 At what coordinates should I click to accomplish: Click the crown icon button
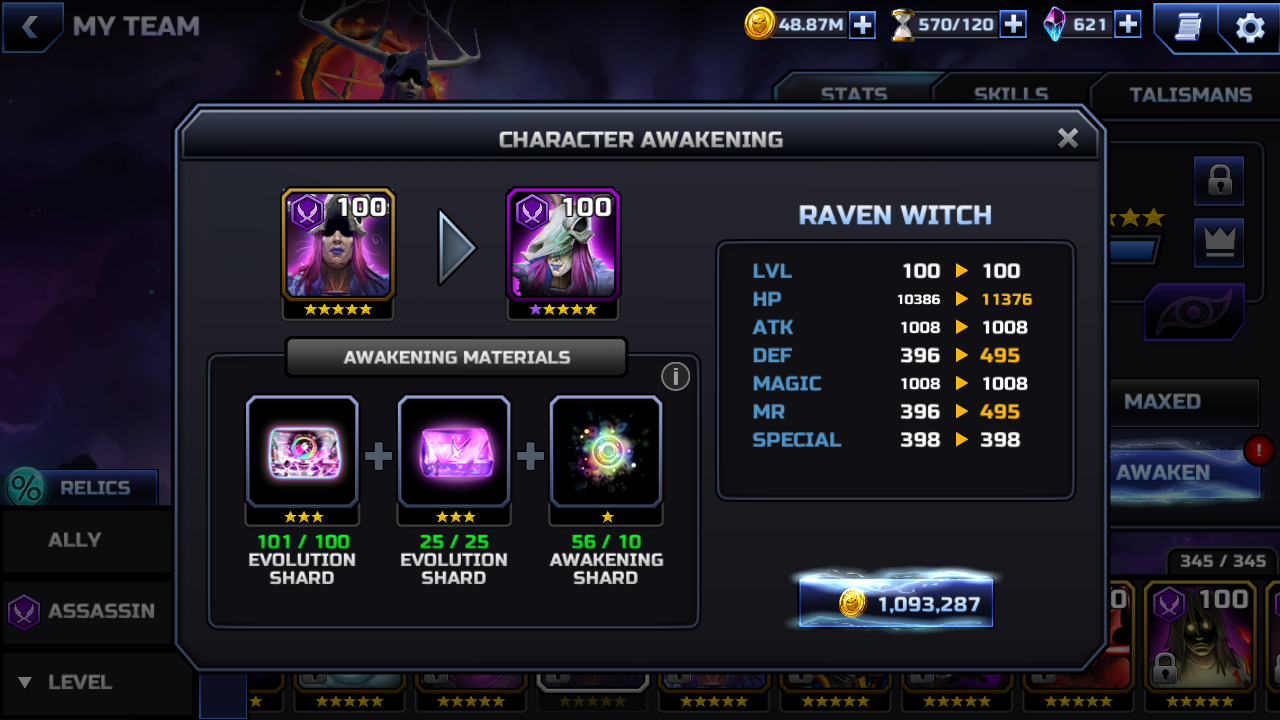pos(1219,243)
